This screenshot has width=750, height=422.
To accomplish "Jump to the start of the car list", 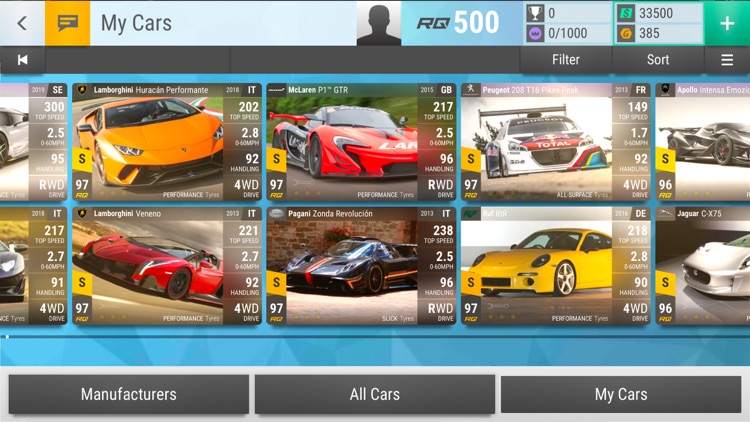I will coord(22,60).
